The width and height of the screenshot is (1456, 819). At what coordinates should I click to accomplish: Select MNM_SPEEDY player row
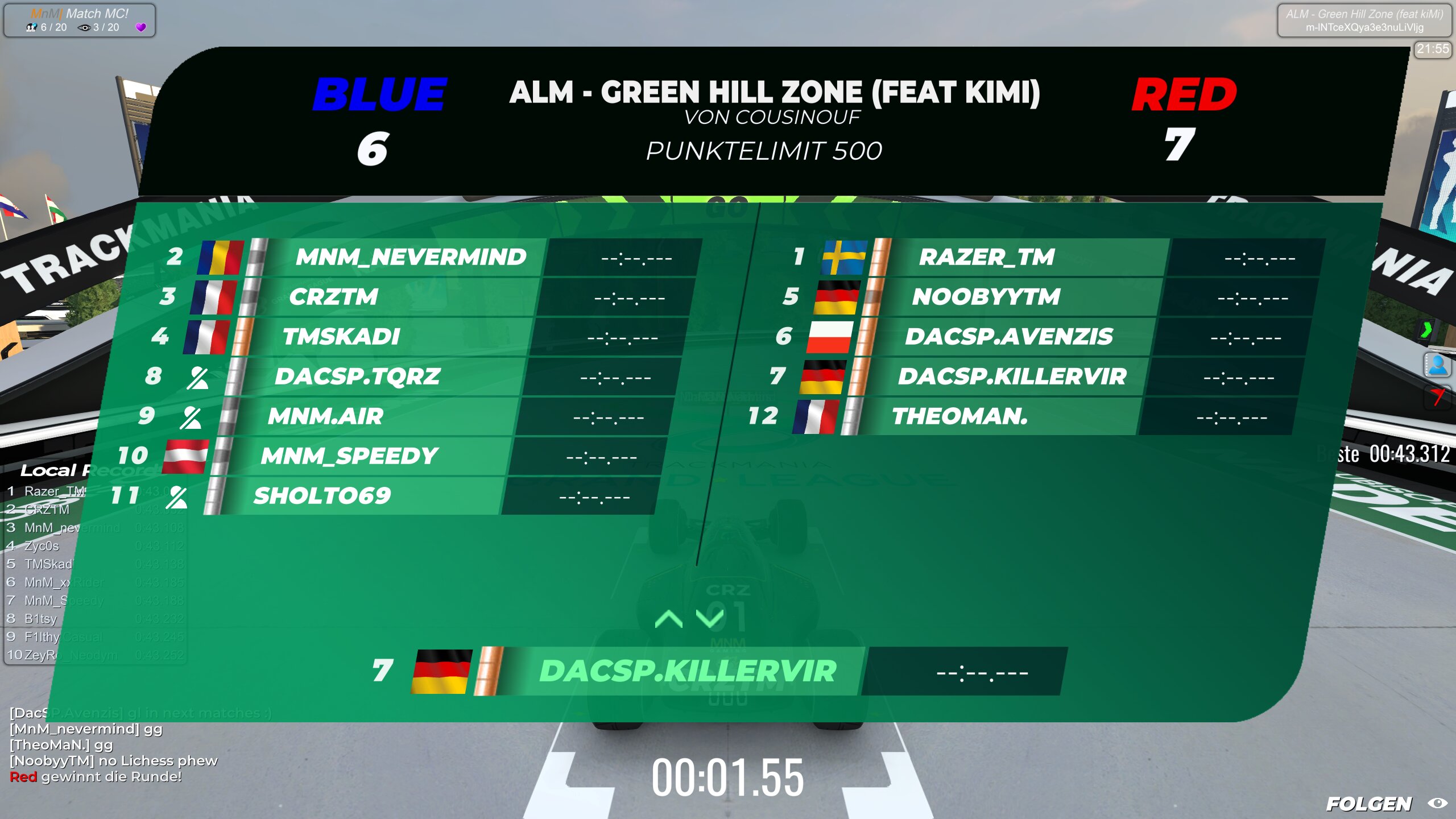349,456
